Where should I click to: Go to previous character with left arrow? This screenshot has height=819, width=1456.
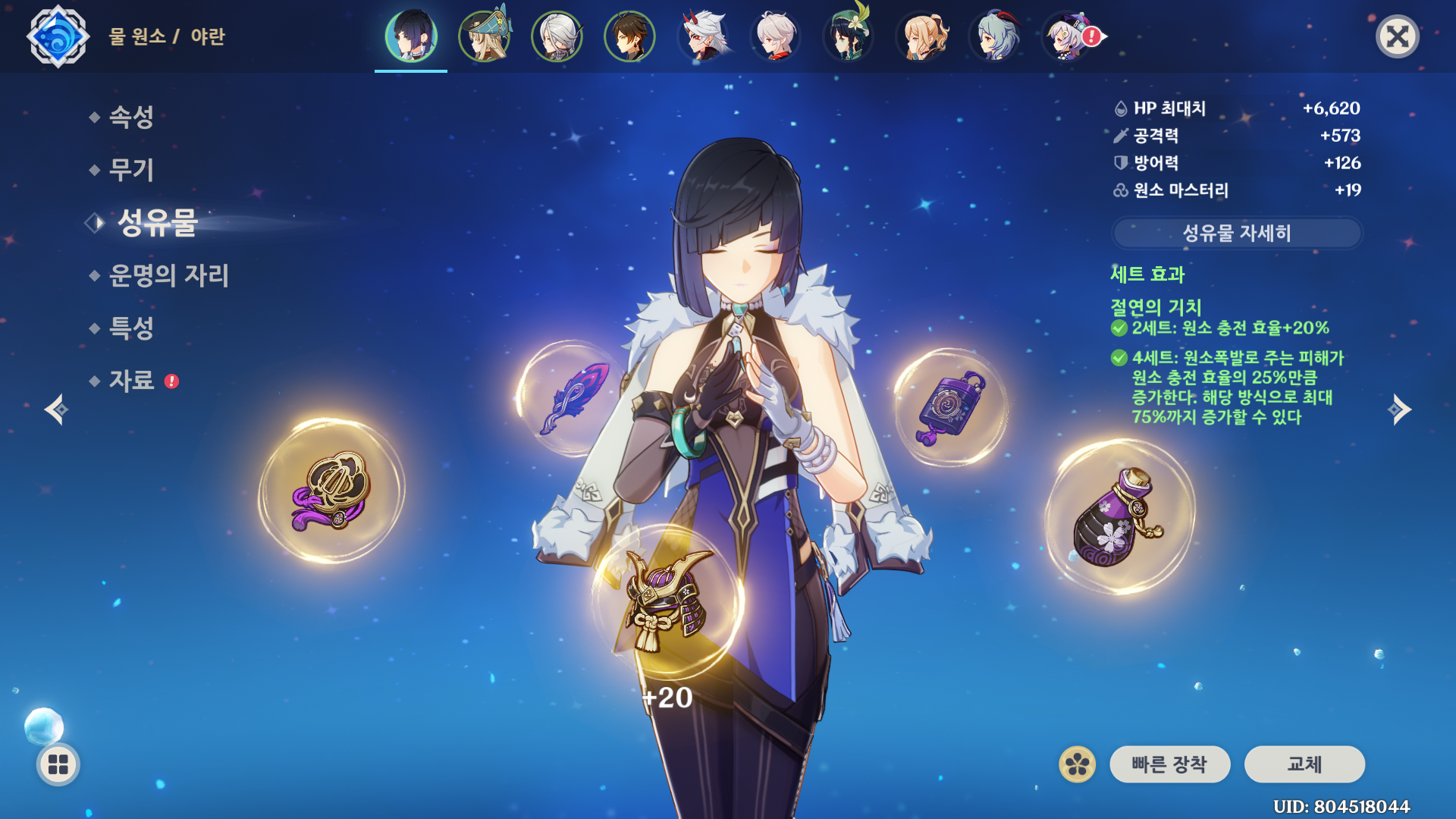pyautogui.click(x=56, y=409)
